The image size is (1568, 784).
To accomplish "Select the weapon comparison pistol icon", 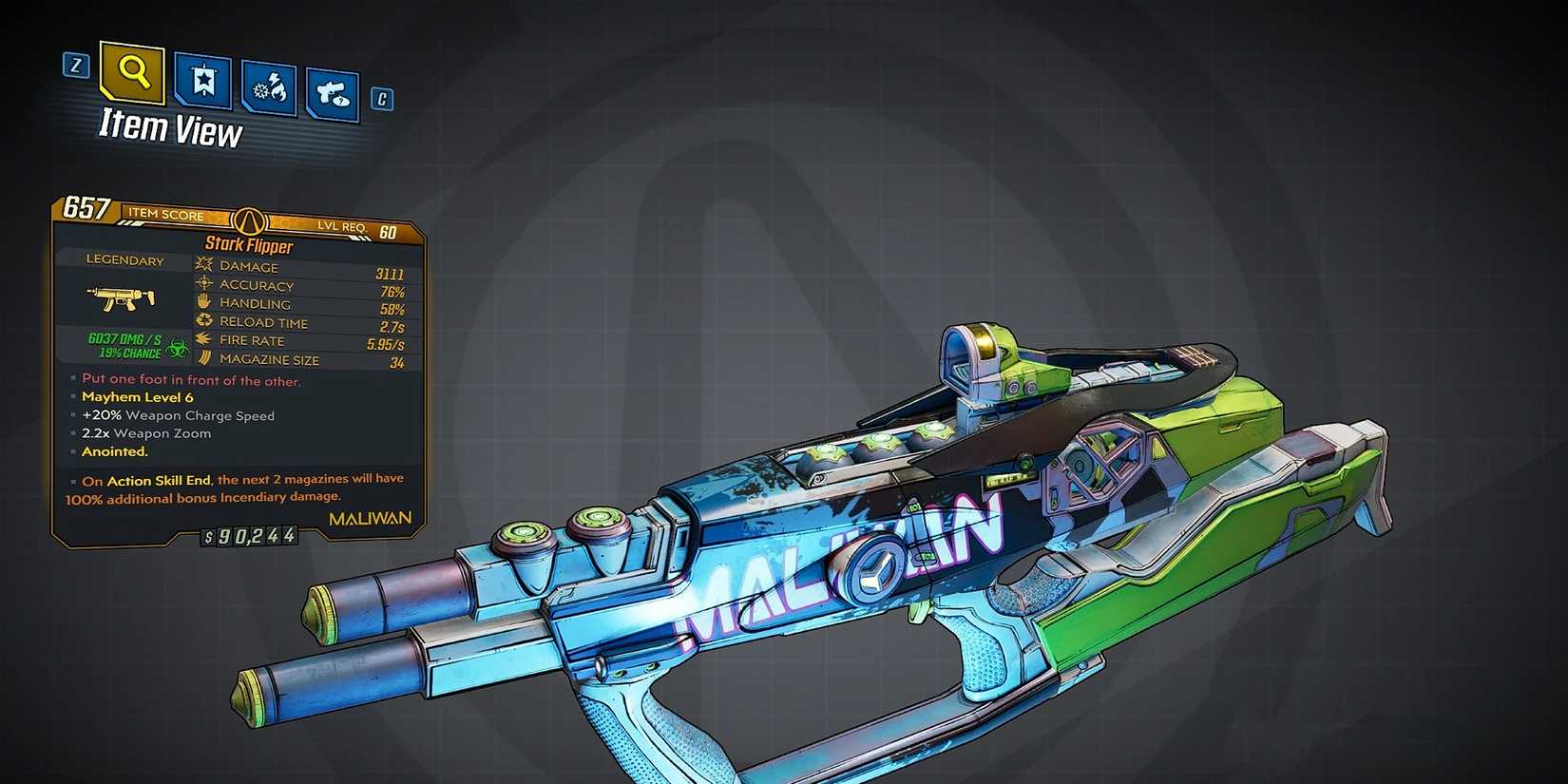I will (x=333, y=95).
